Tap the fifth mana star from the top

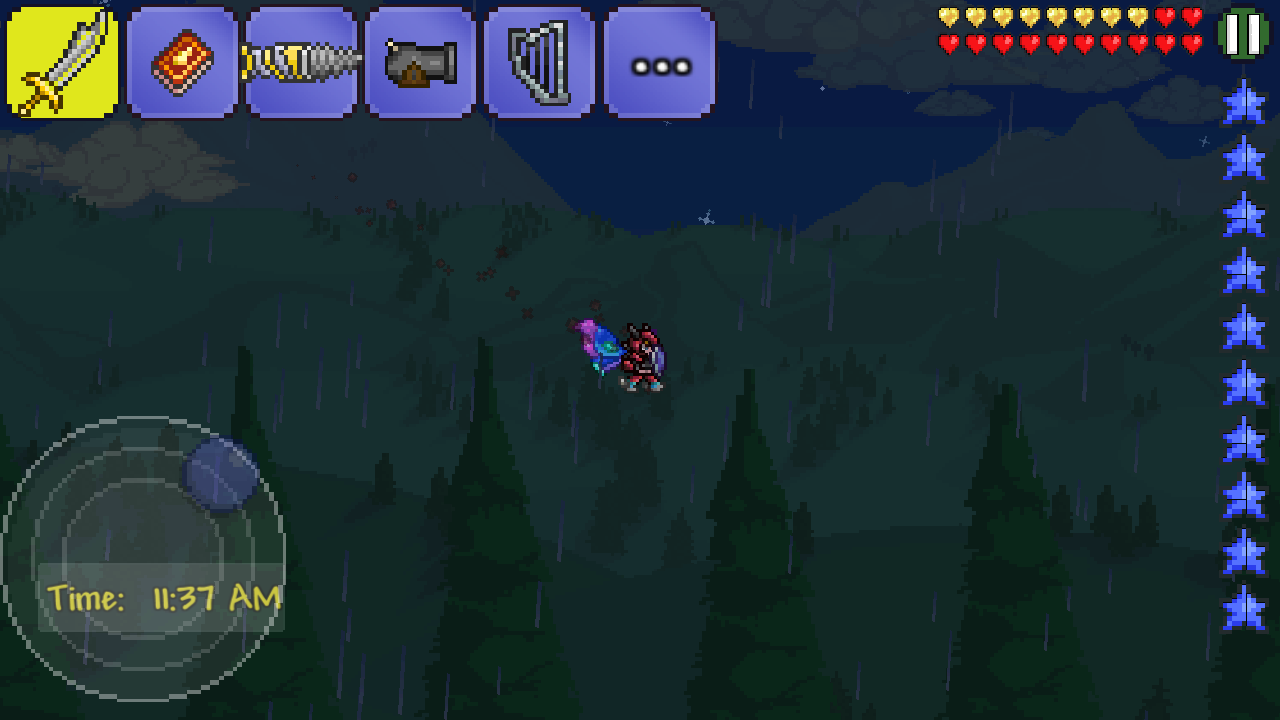pos(1245,328)
